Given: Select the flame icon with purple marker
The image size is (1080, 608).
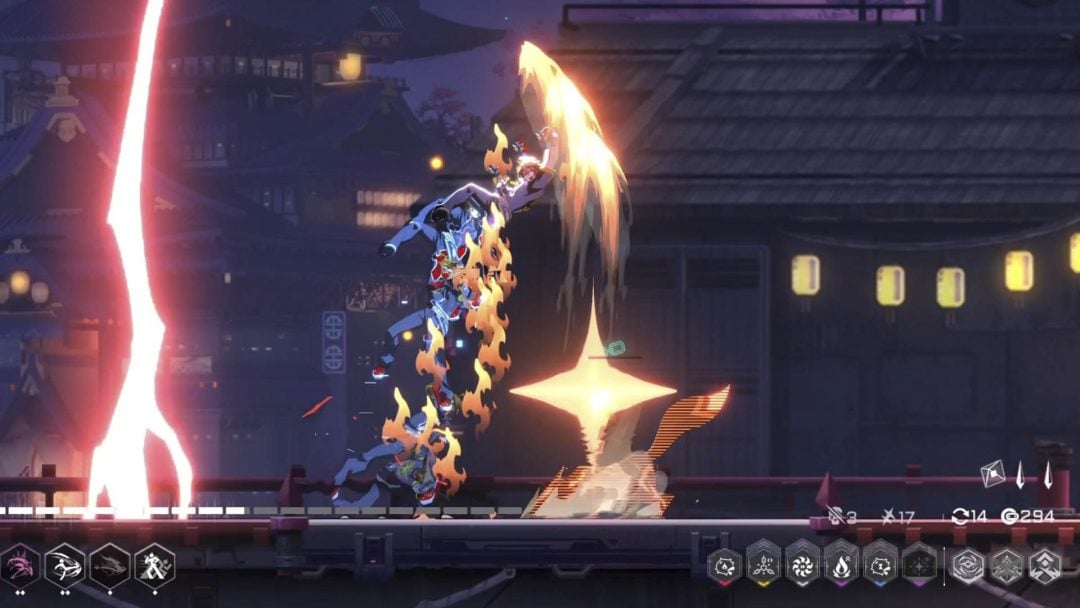Looking at the screenshot, I should click(841, 565).
